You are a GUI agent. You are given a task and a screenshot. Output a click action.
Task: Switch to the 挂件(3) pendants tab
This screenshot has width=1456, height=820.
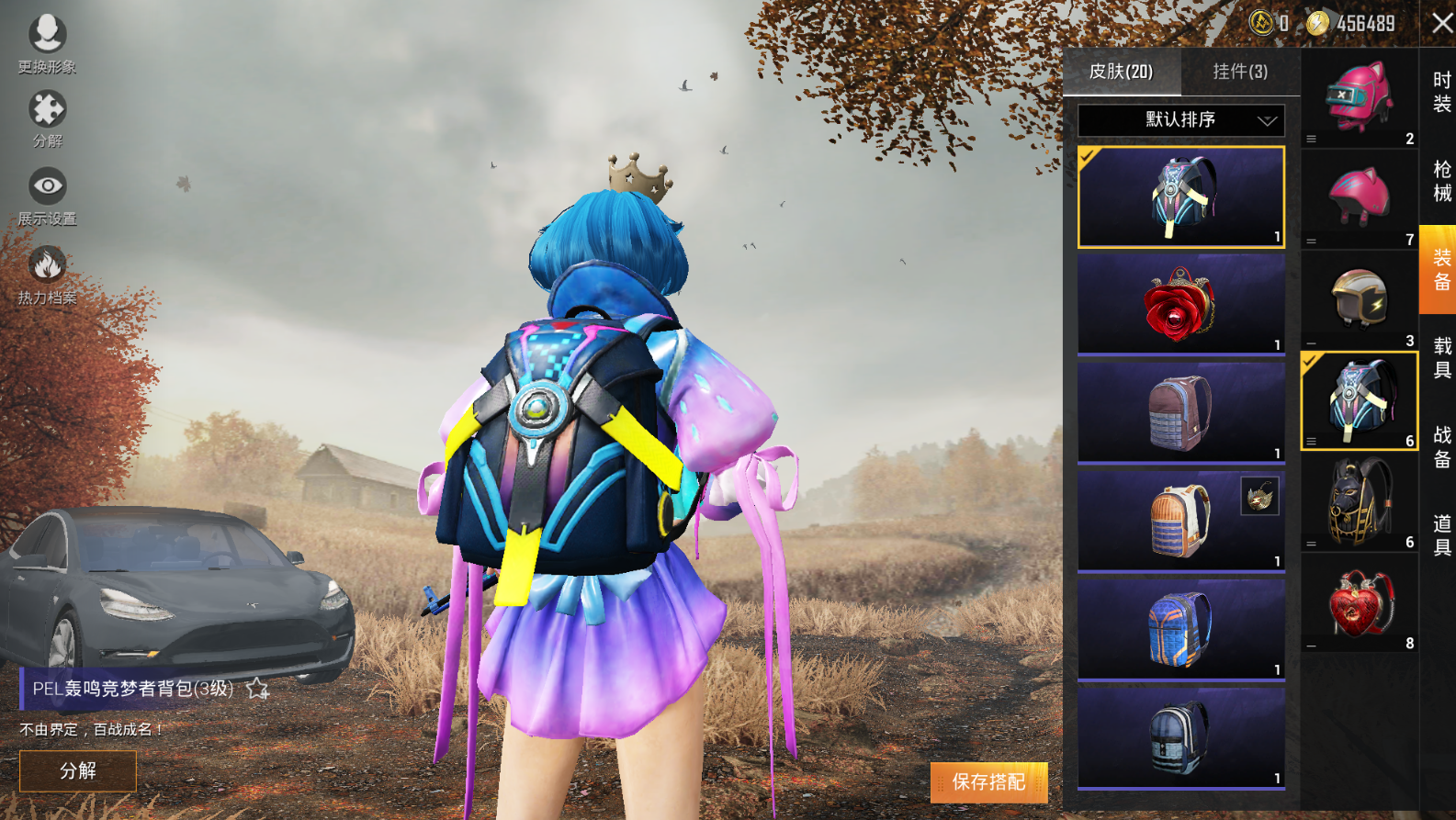tap(1240, 72)
